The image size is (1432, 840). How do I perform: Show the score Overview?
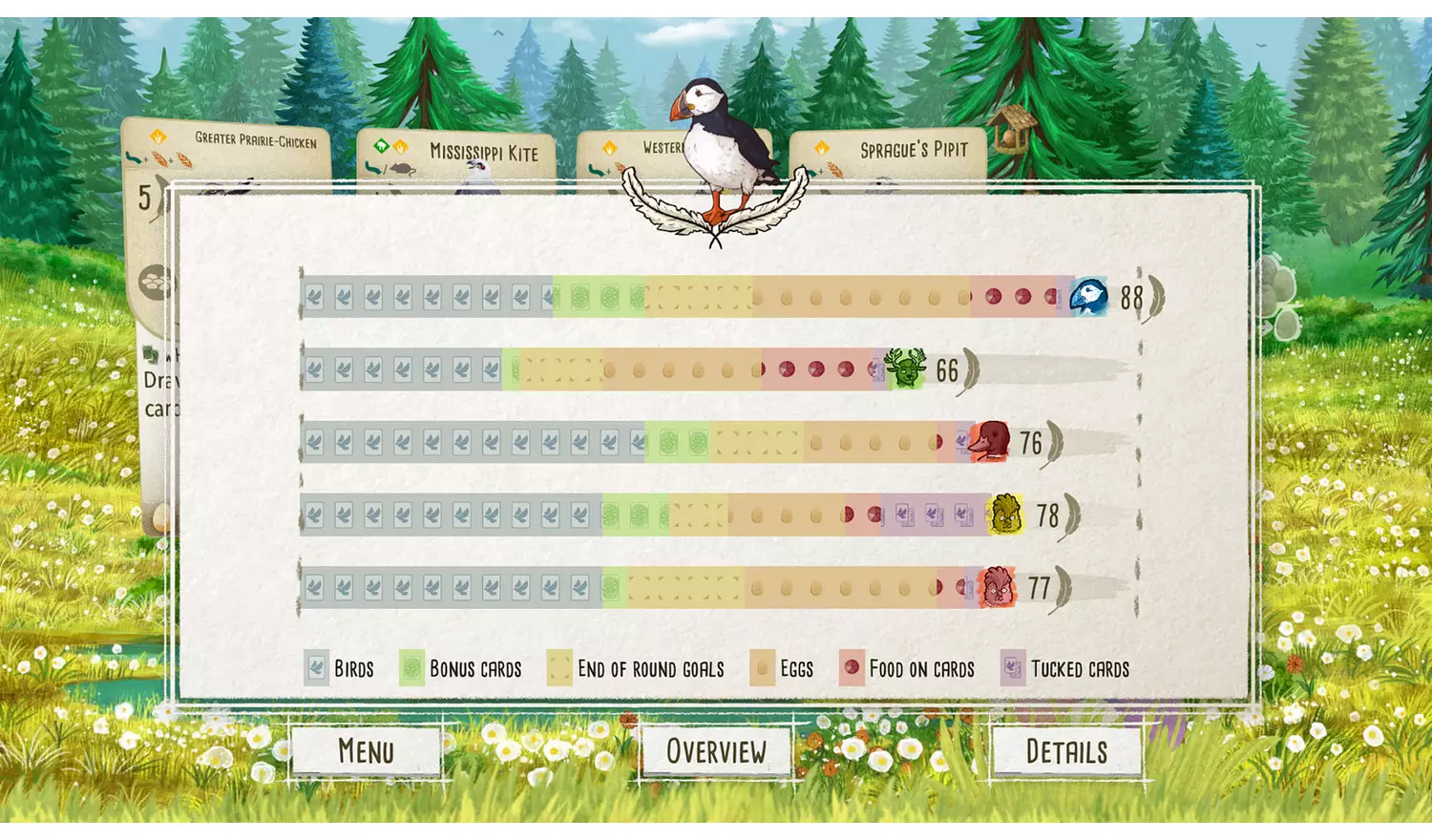pos(716,751)
